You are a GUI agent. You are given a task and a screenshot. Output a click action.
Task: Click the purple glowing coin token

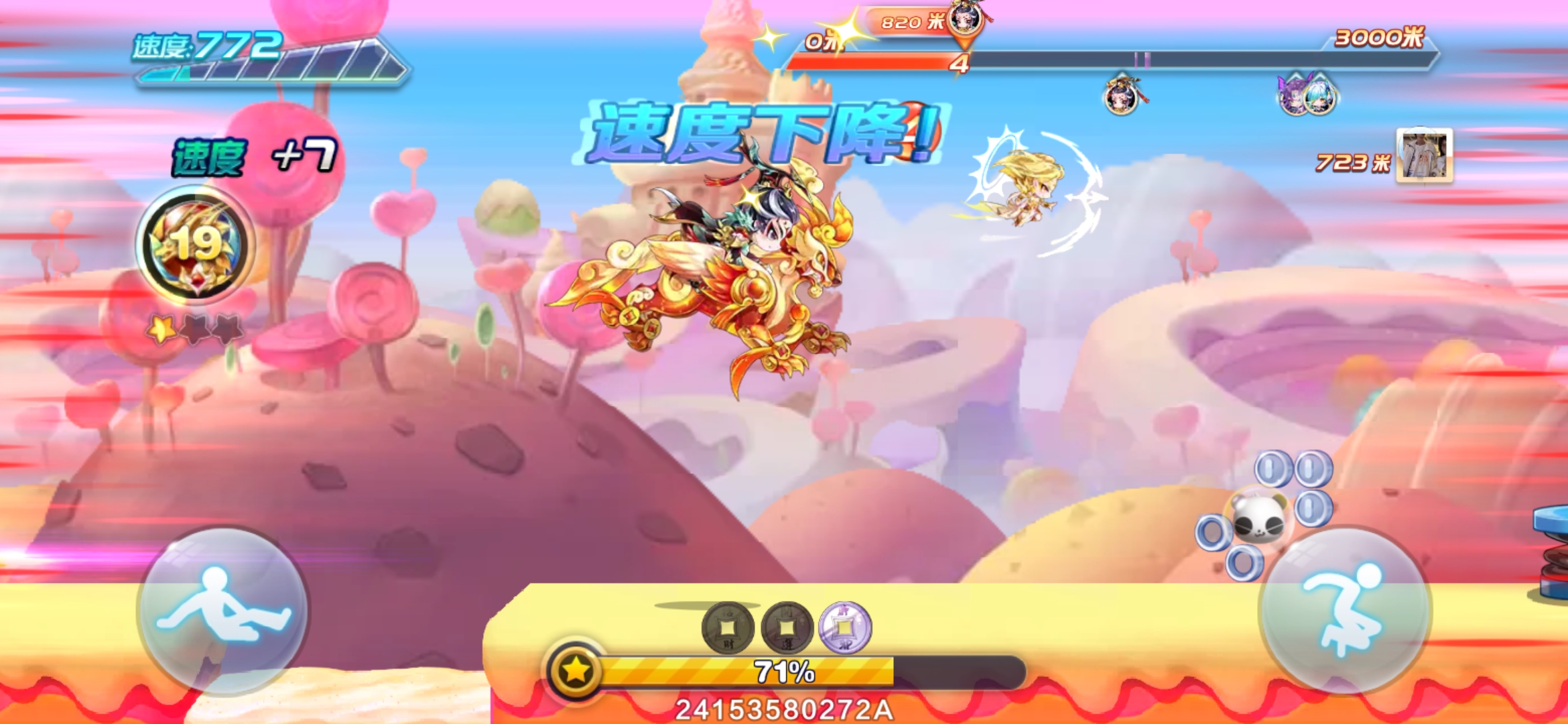pos(845,628)
